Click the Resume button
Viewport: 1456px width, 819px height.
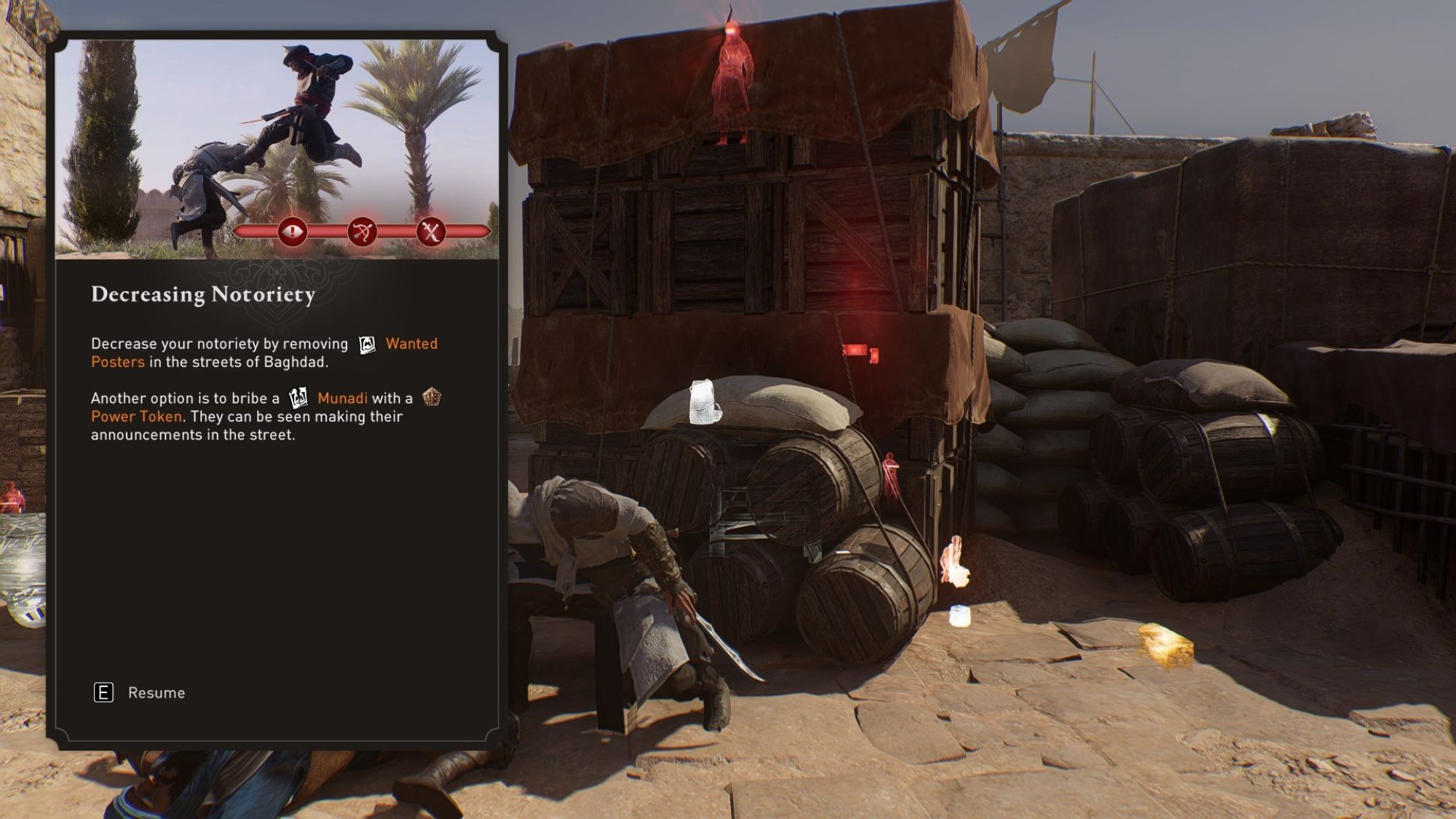click(155, 693)
